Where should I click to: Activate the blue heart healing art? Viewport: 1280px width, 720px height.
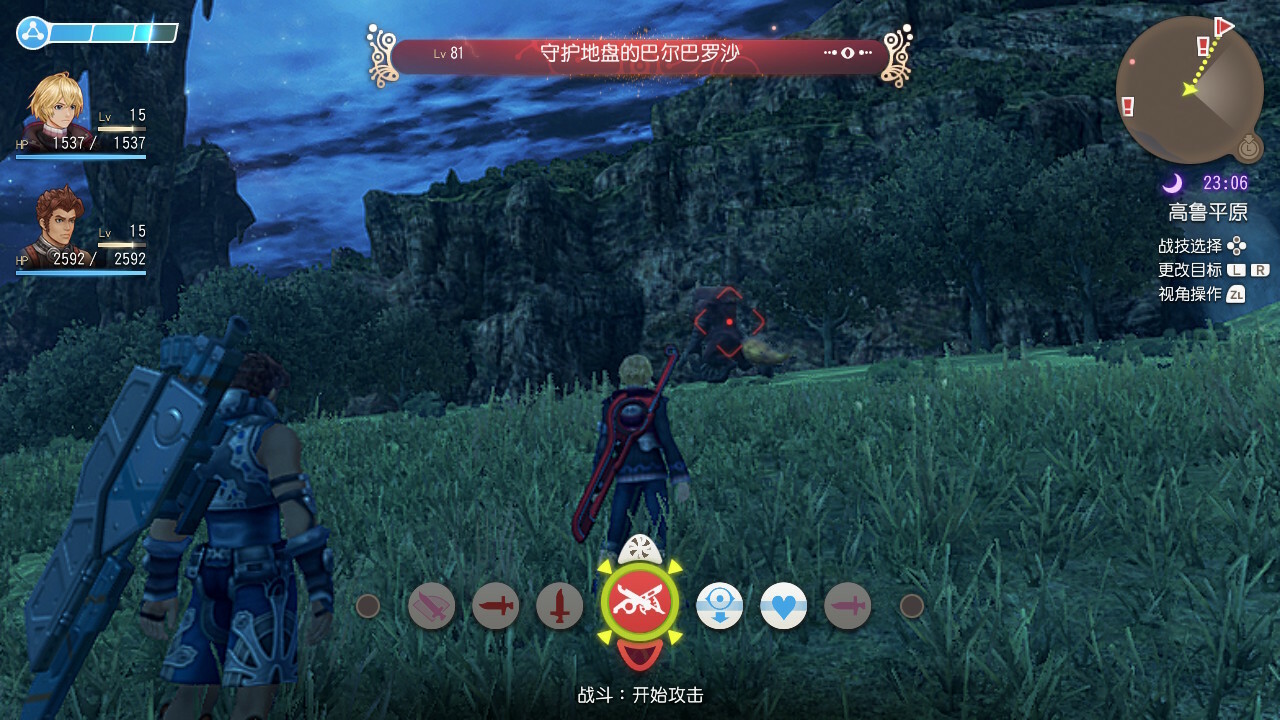click(783, 606)
